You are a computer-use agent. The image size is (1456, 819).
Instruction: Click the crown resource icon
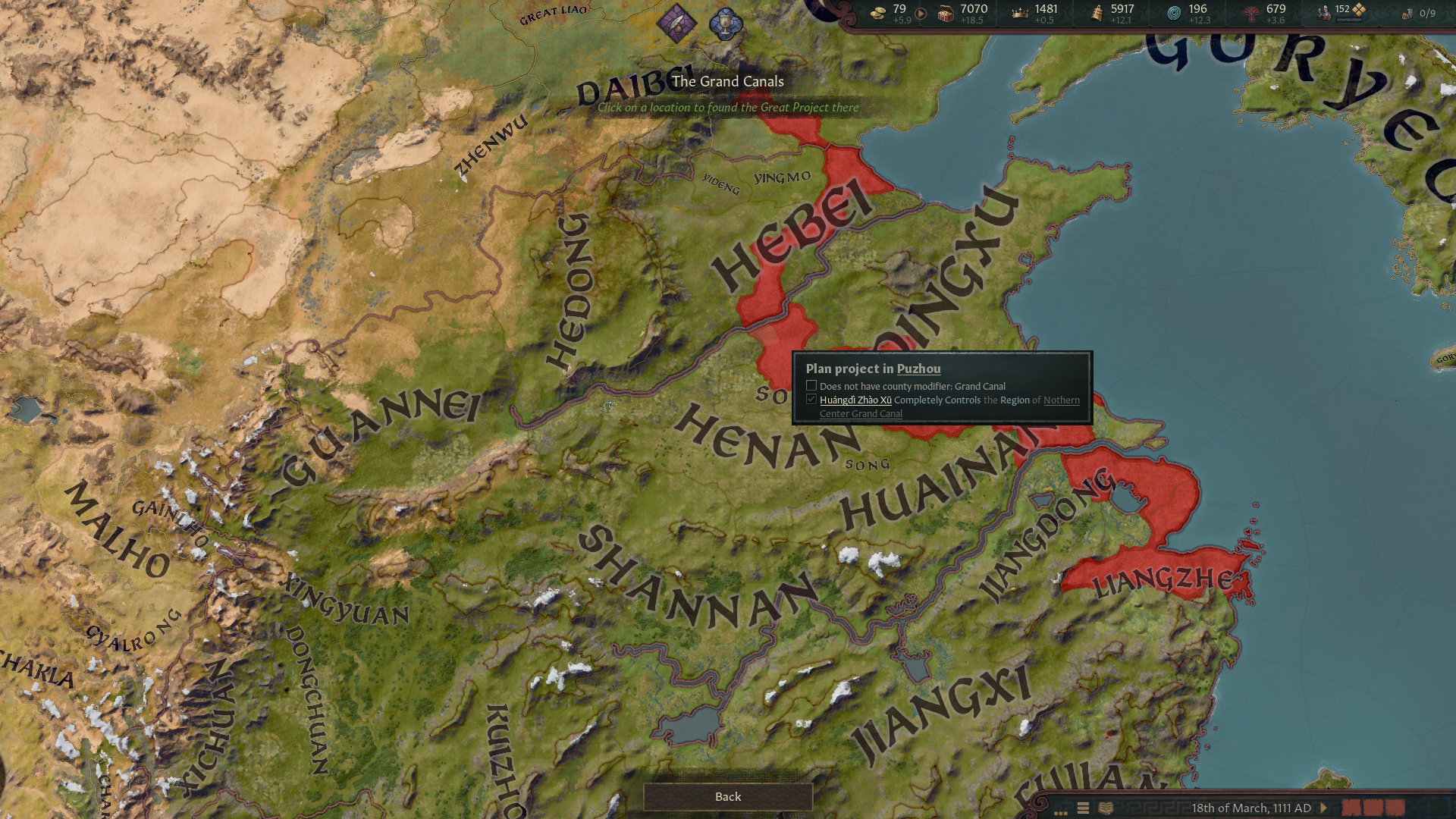click(x=1019, y=12)
